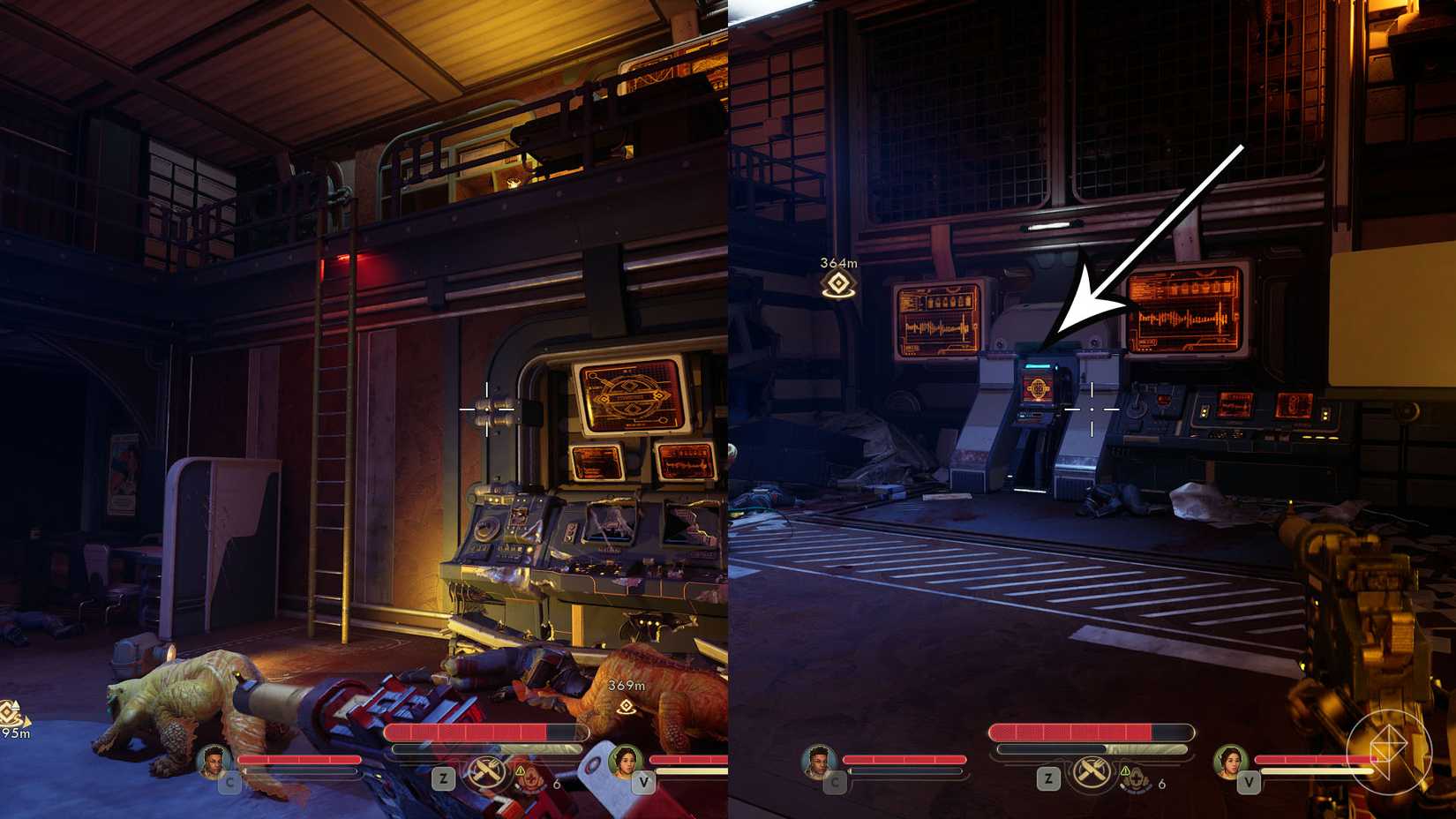Click the warning triangle on the inhaler icon
Viewport: 1456px width, 819px height.
tap(520, 769)
